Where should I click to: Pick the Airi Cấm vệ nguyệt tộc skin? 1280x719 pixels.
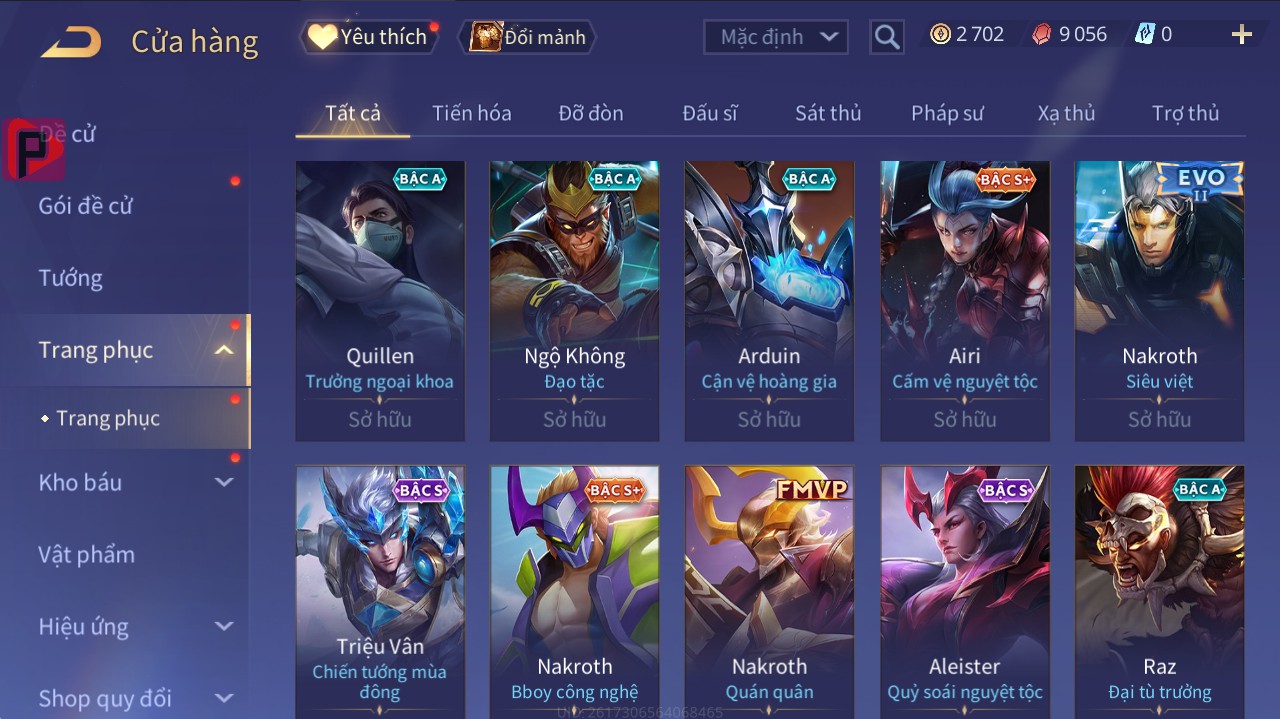pos(964,300)
